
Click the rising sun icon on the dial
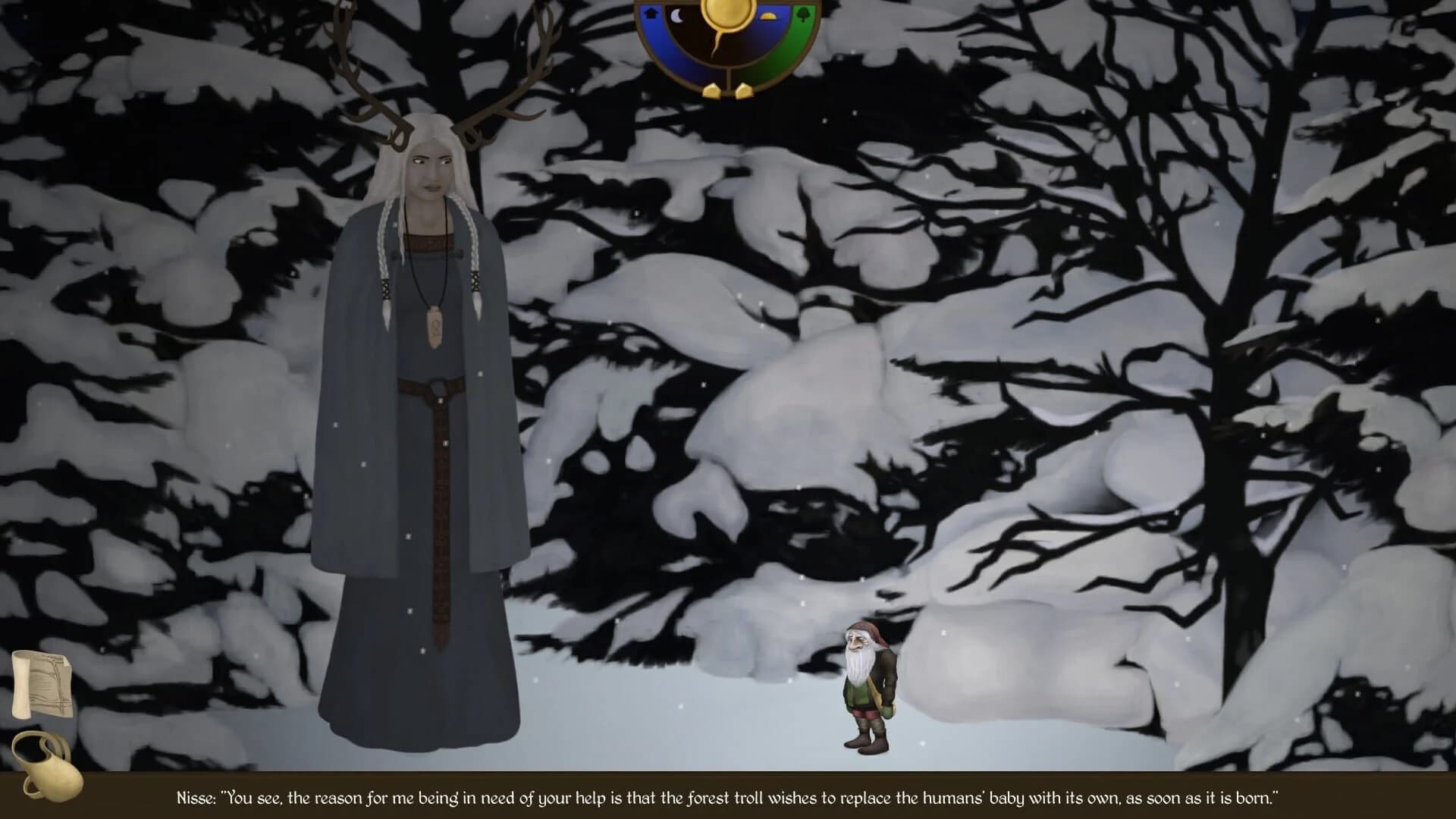768,17
